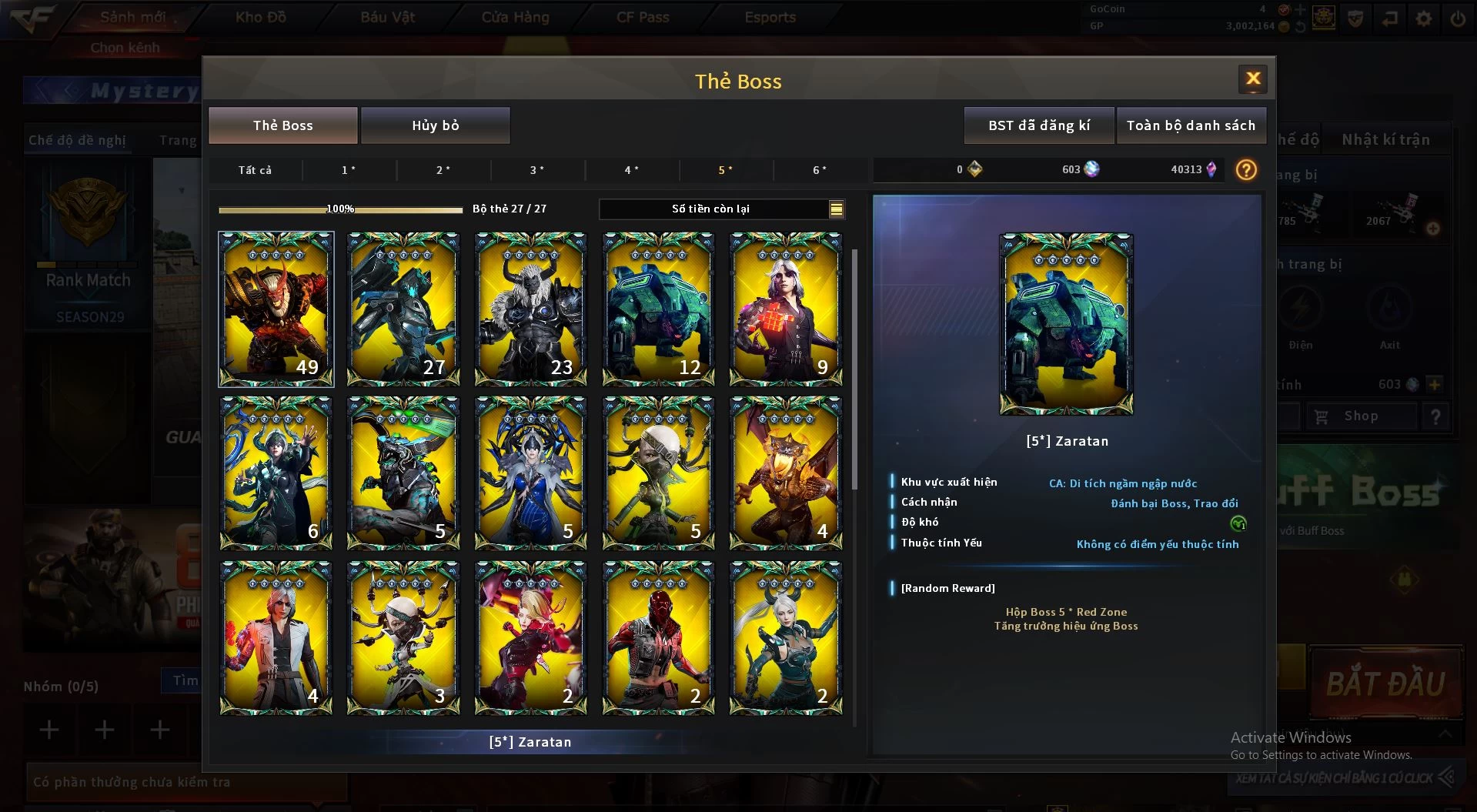Choose the blue armored boss card with 27
This screenshot has width=1477, height=812.
[403, 309]
